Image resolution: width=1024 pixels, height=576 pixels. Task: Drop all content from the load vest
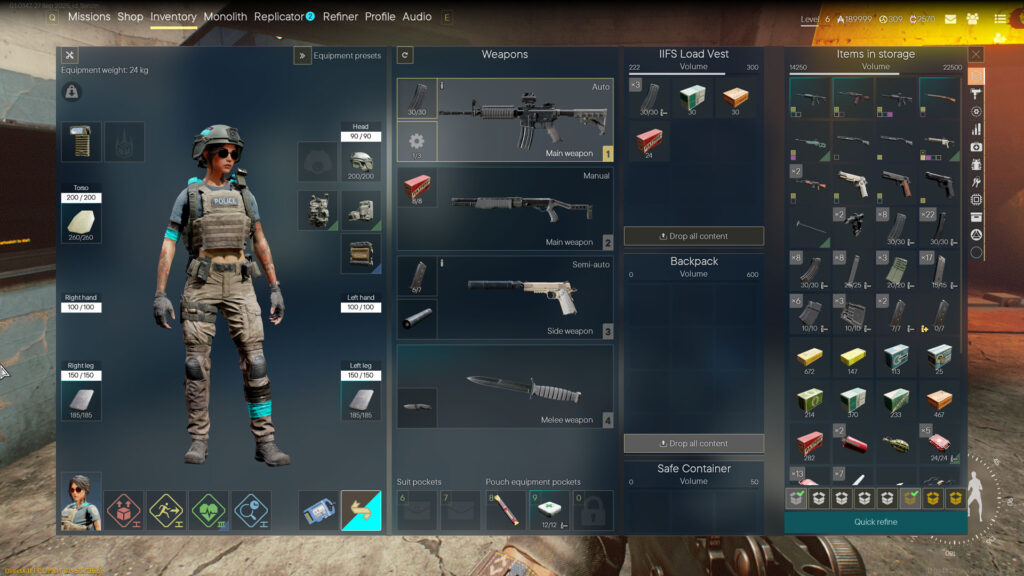click(x=694, y=236)
